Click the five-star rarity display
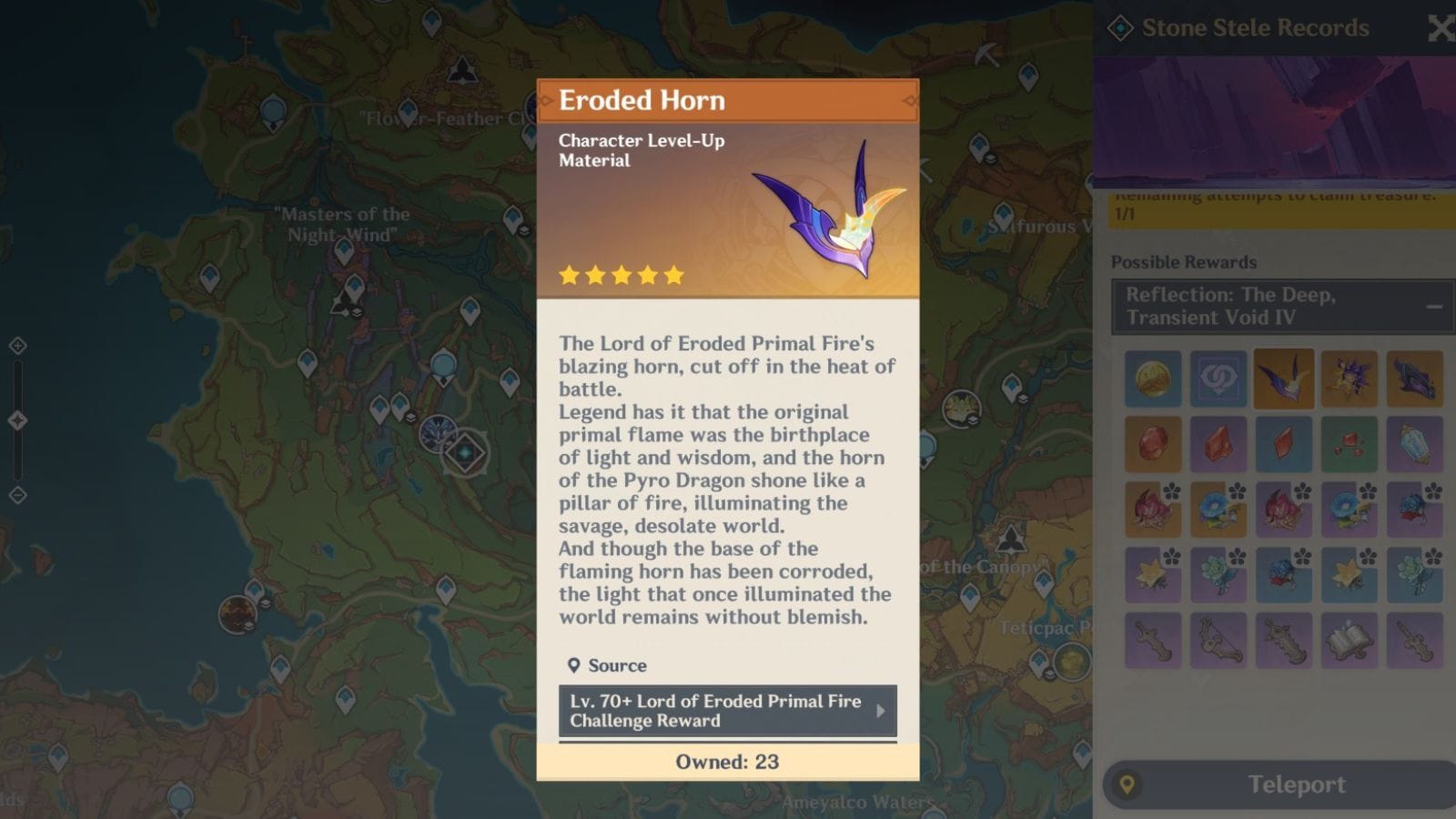This screenshot has height=819, width=1456. [x=621, y=275]
